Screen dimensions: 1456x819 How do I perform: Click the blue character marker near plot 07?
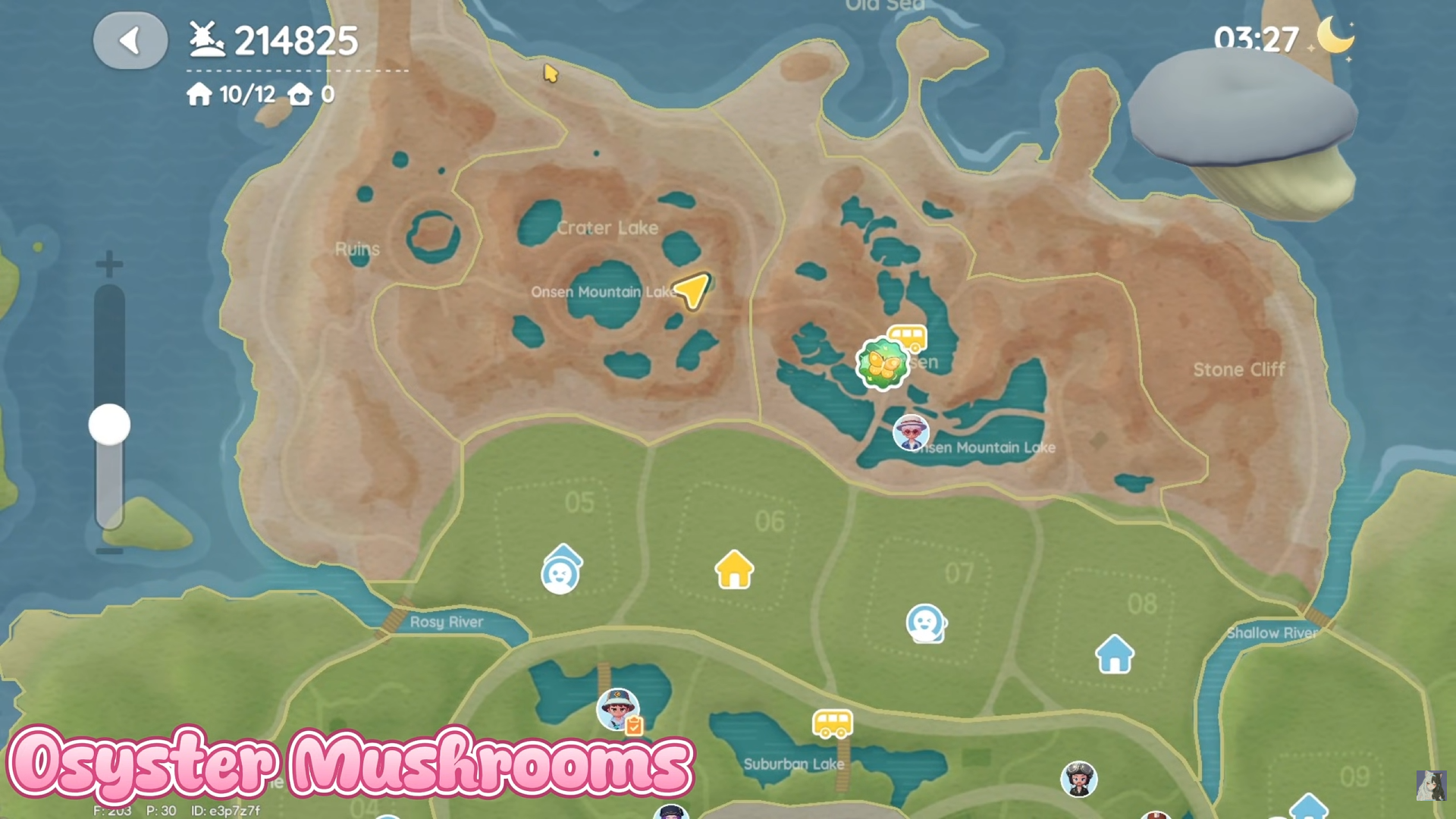(925, 623)
